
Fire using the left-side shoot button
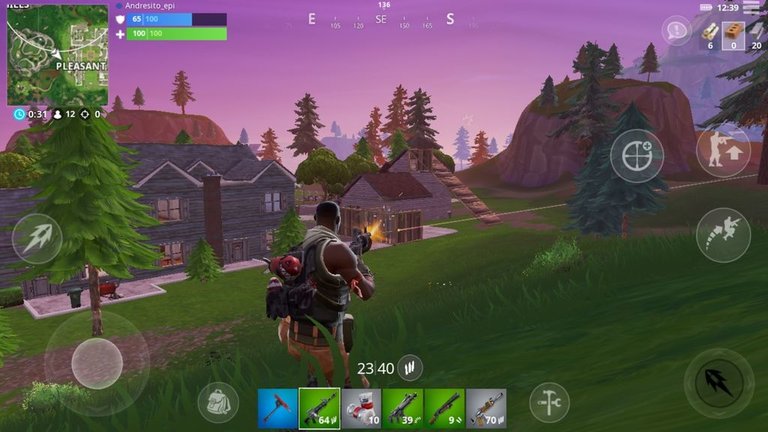pyautogui.click(x=37, y=240)
